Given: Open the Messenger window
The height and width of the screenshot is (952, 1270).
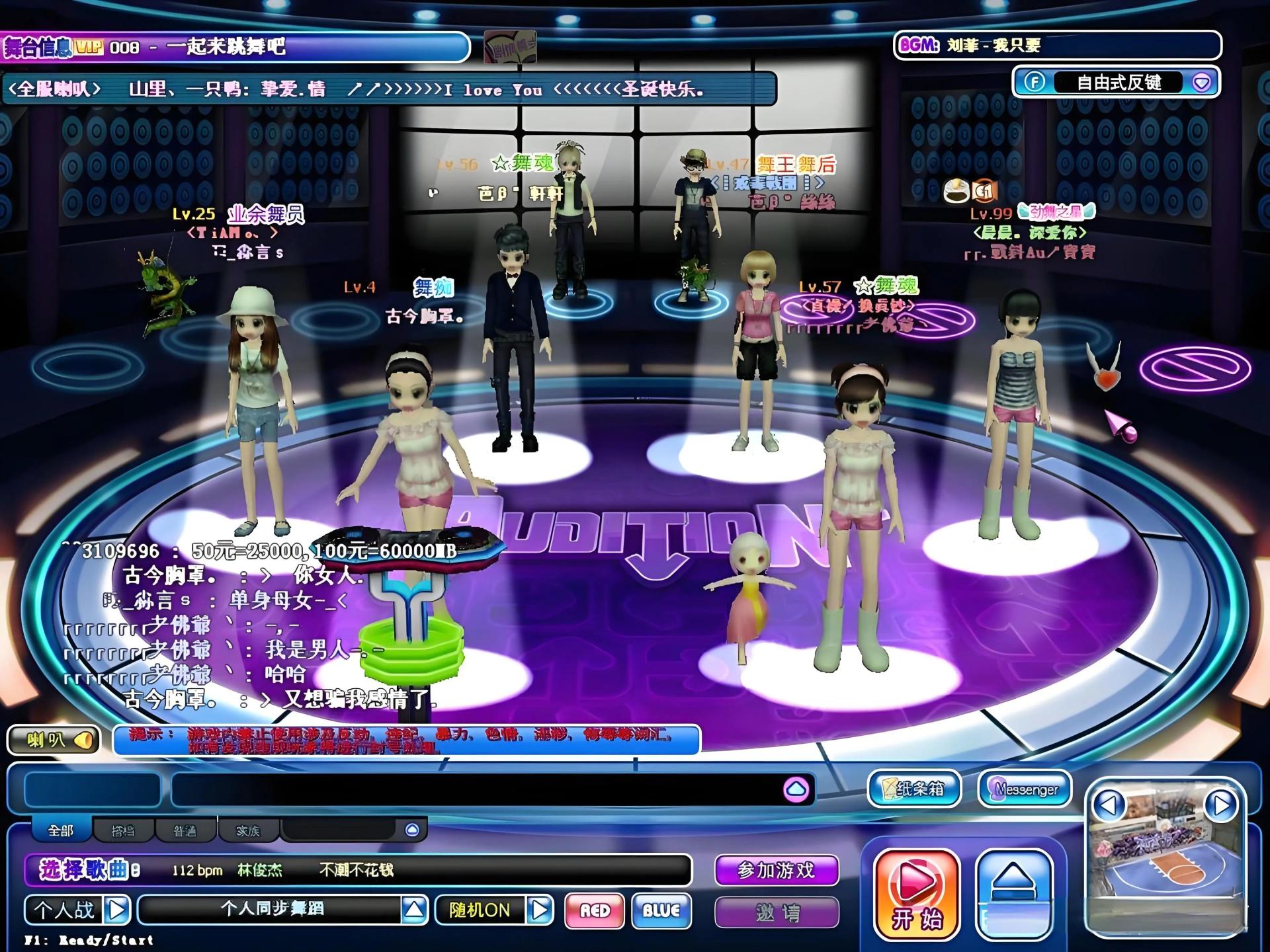Looking at the screenshot, I should (1025, 789).
